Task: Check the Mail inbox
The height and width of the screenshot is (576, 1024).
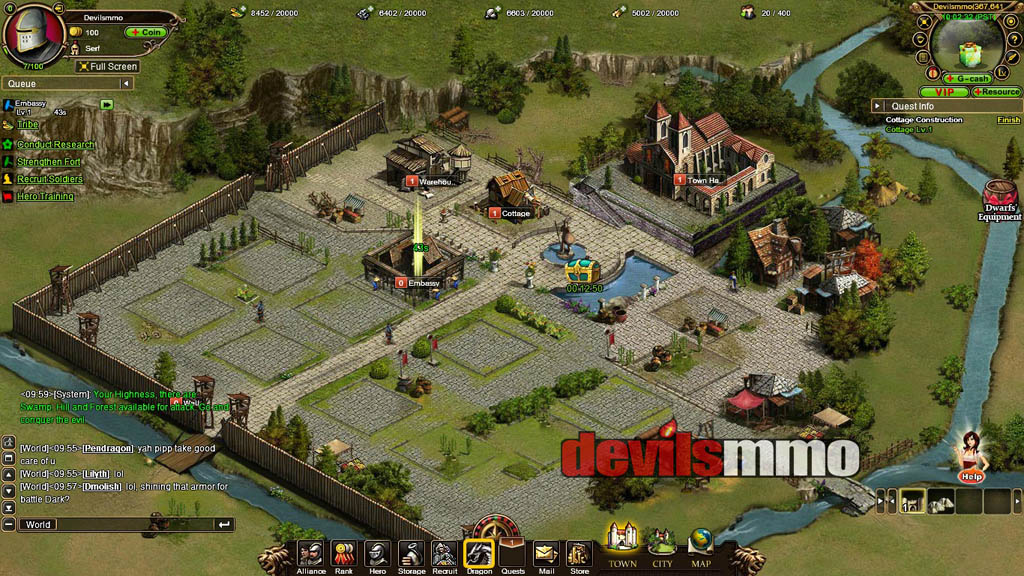Action: click(545, 555)
